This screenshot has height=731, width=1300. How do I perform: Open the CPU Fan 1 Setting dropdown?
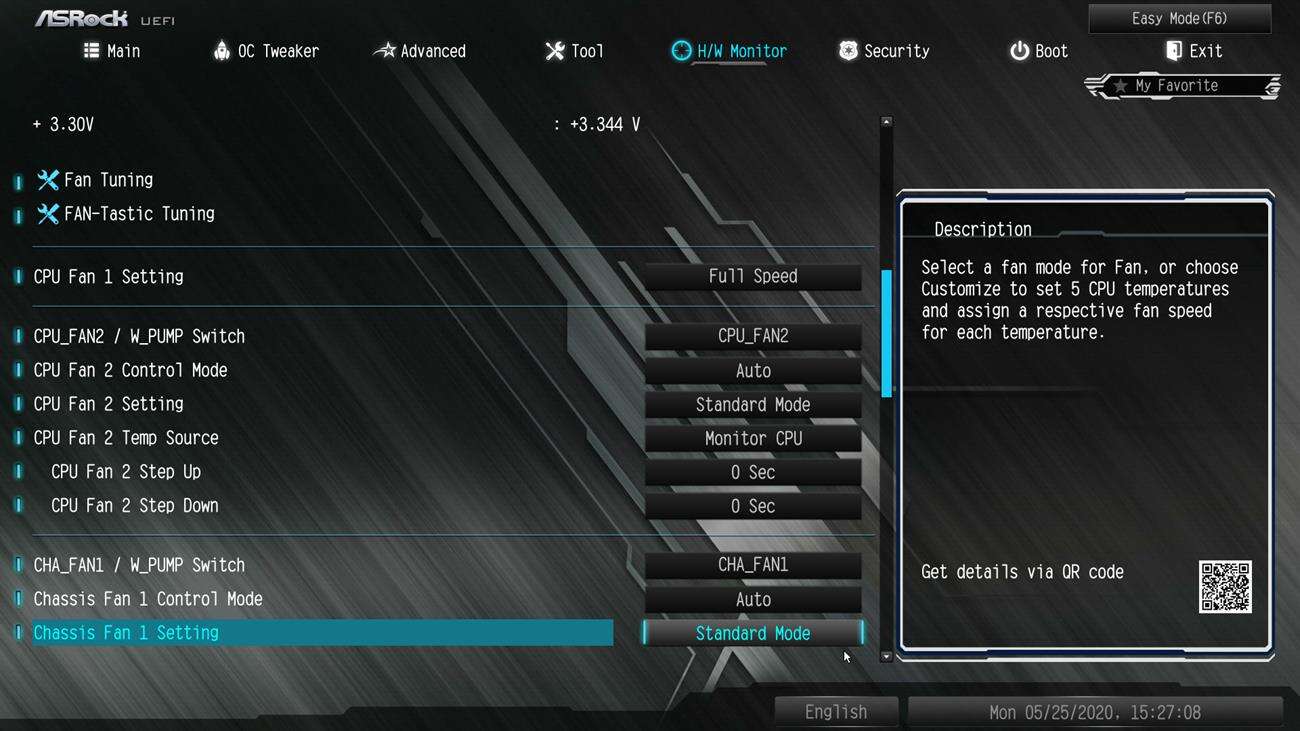(752, 276)
